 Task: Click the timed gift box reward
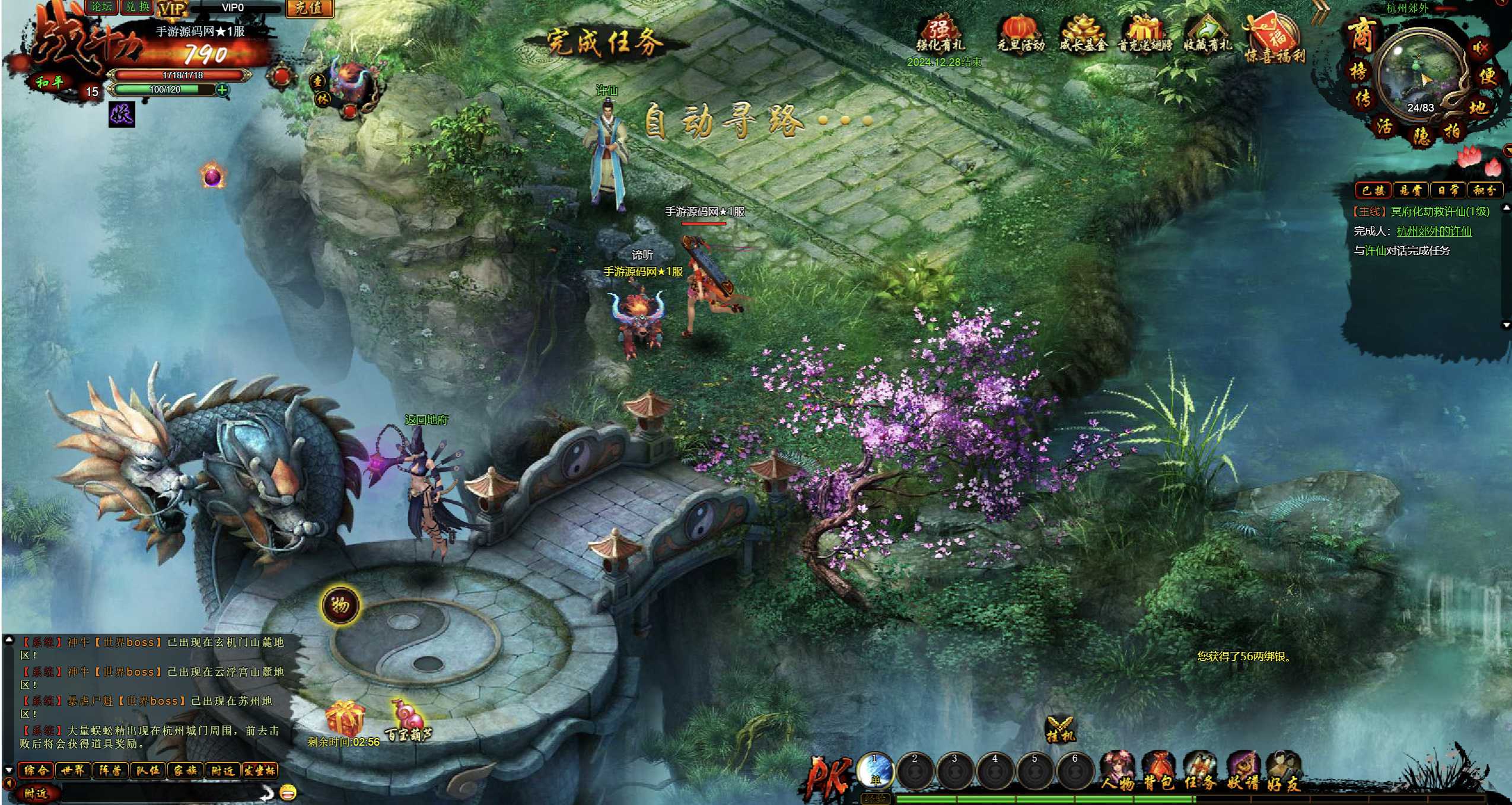pos(345,718)
